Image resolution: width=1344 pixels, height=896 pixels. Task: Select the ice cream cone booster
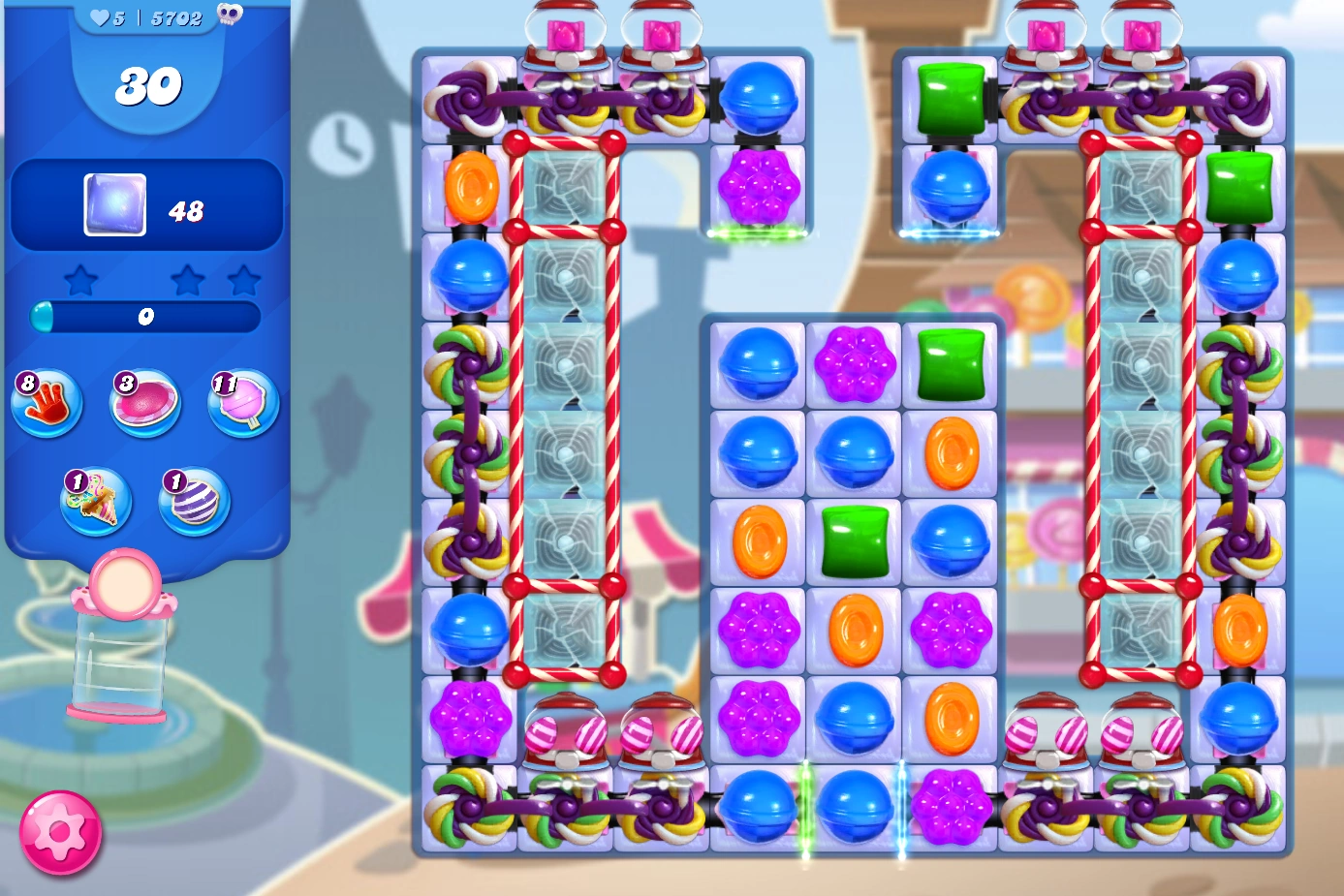point(96,503)
